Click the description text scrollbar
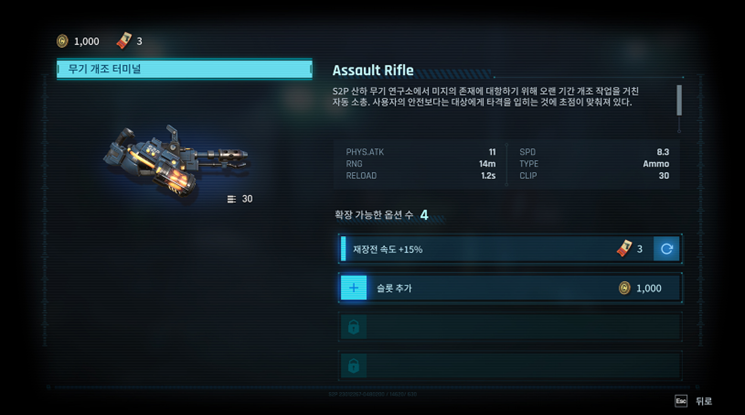Viewport: 745px width, 415px height. tap(679, 101)
